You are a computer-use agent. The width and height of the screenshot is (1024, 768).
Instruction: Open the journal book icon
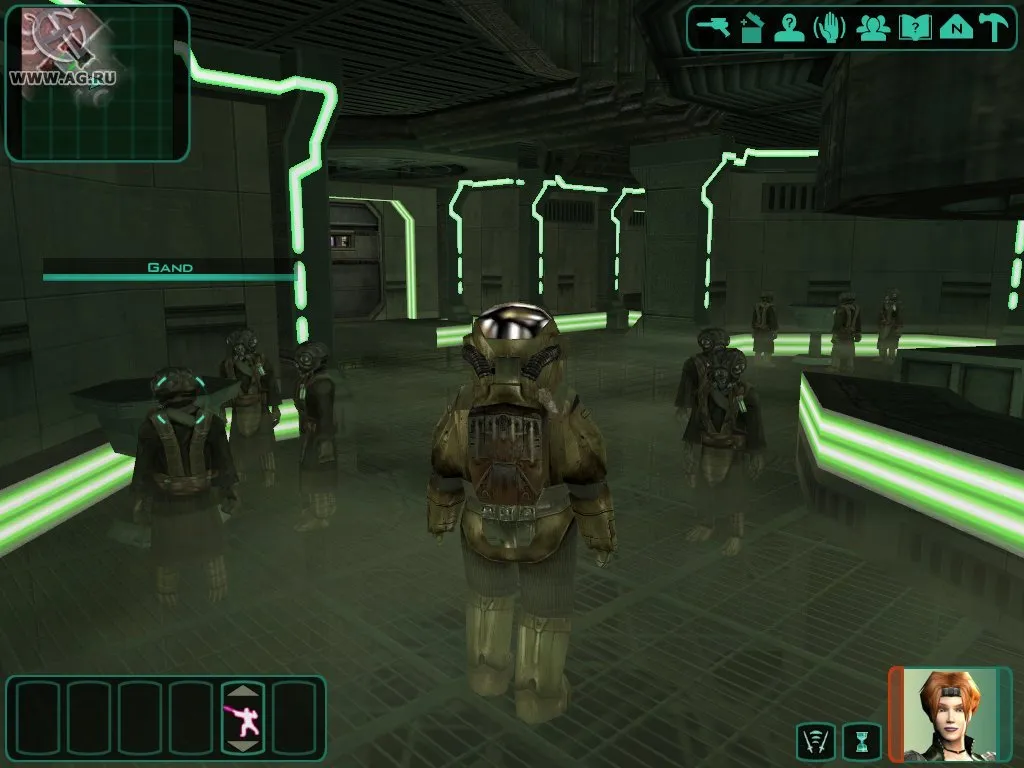[x=914, y=27]
